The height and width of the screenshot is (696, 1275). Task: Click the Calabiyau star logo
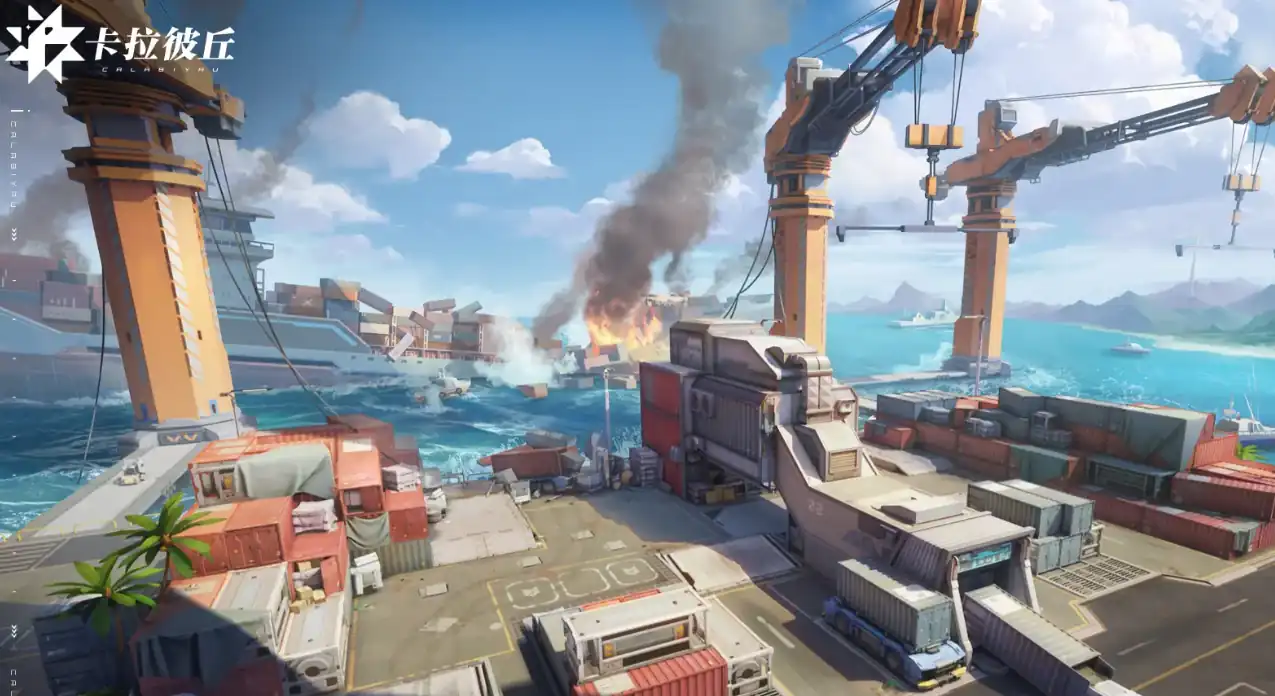tap(44, 44)
